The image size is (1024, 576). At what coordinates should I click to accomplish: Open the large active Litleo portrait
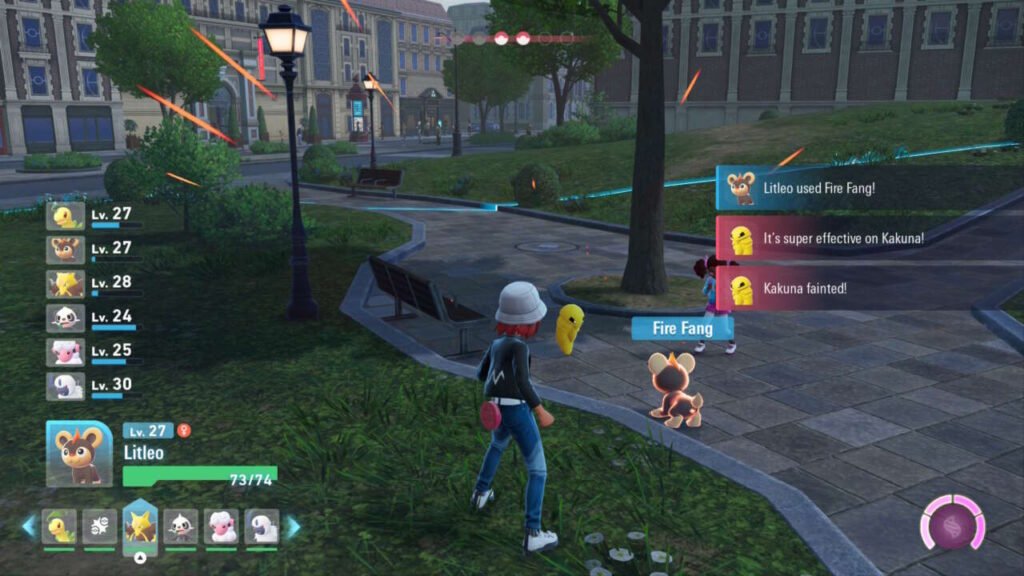(x=79, y=453)
